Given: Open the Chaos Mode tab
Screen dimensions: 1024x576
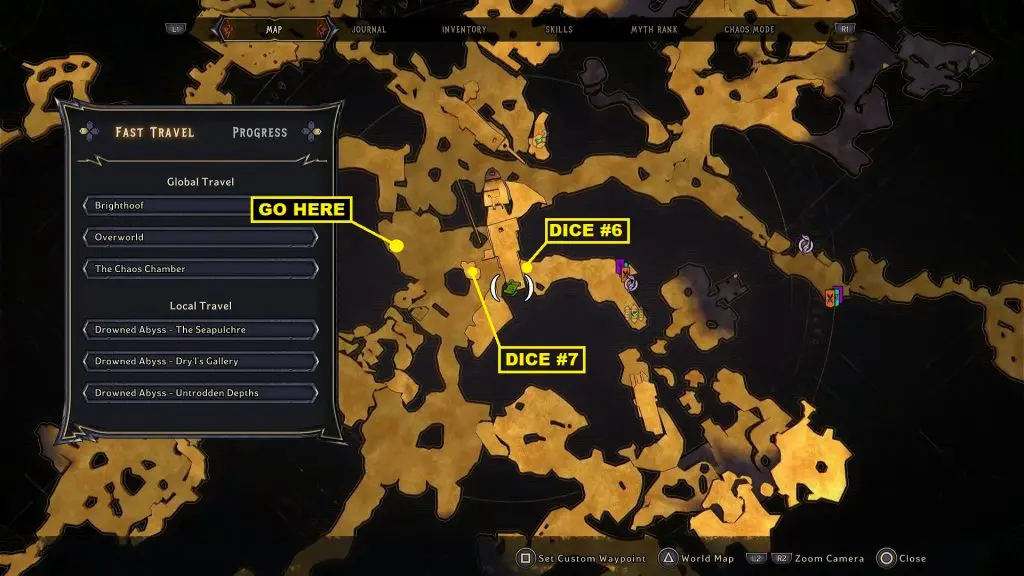Looking at the screenshot, I should 749,30.
